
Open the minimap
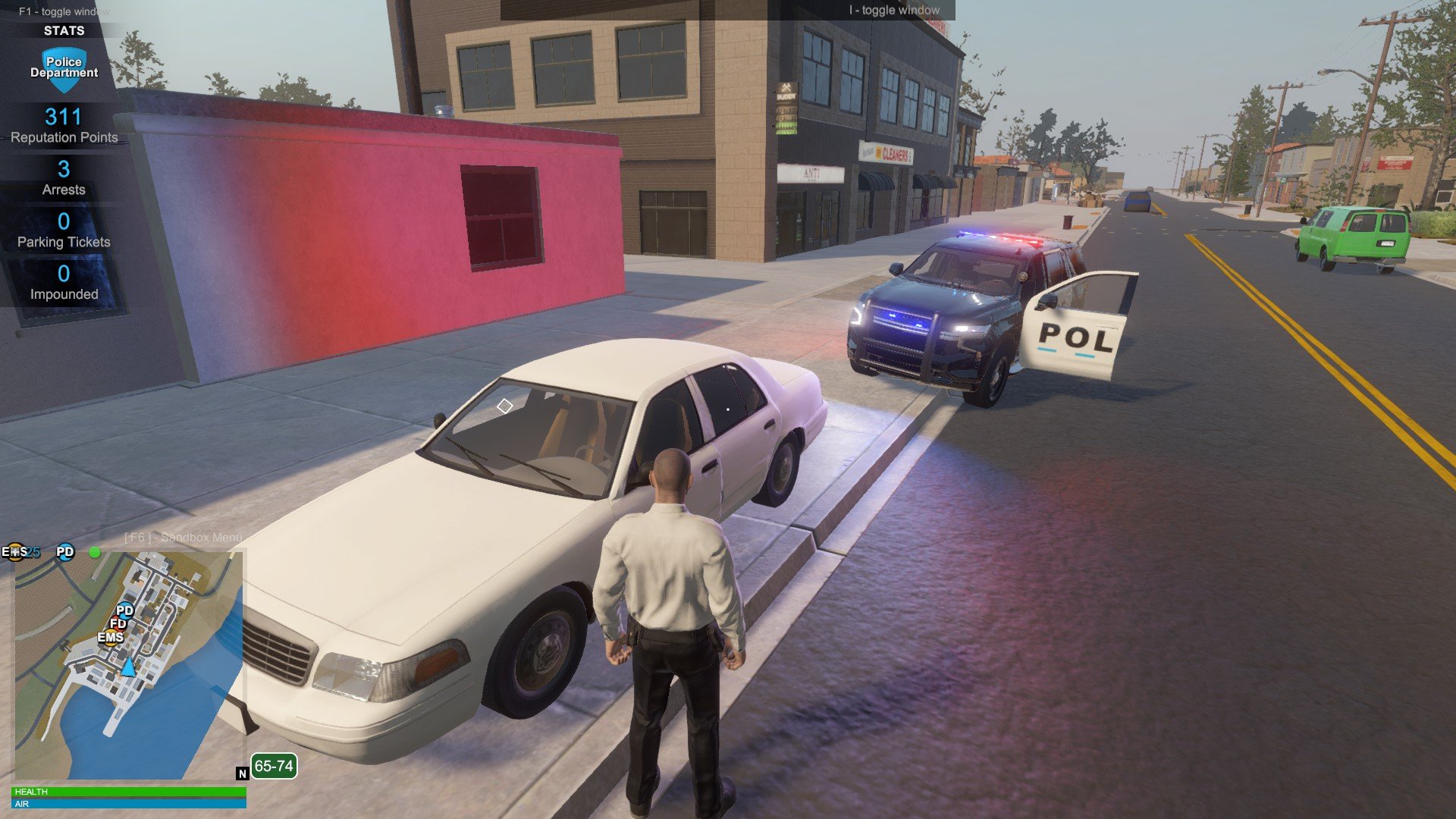pyautogui.click(x=129, y=665)
